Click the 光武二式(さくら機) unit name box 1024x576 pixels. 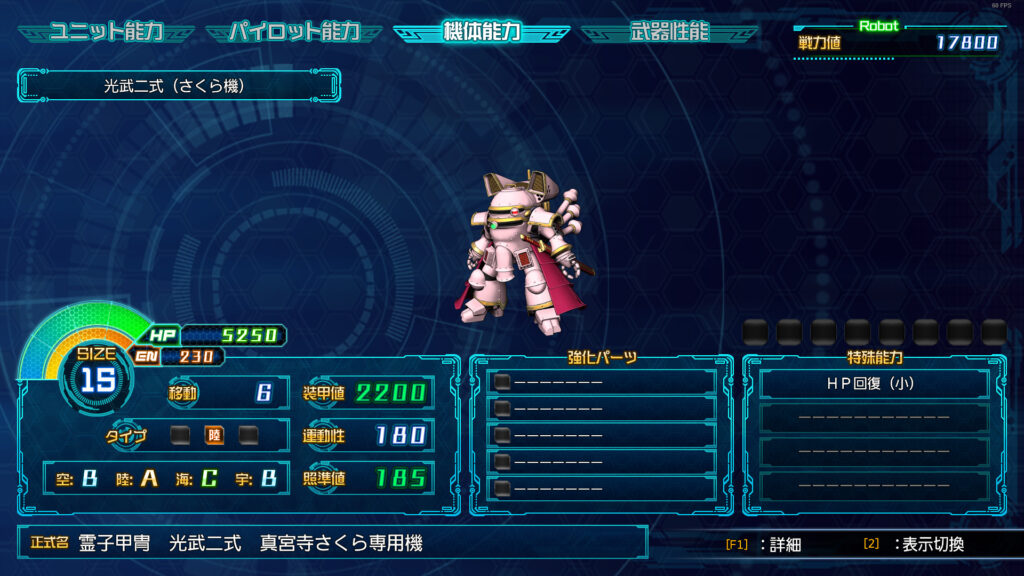[x=178, y=86]
